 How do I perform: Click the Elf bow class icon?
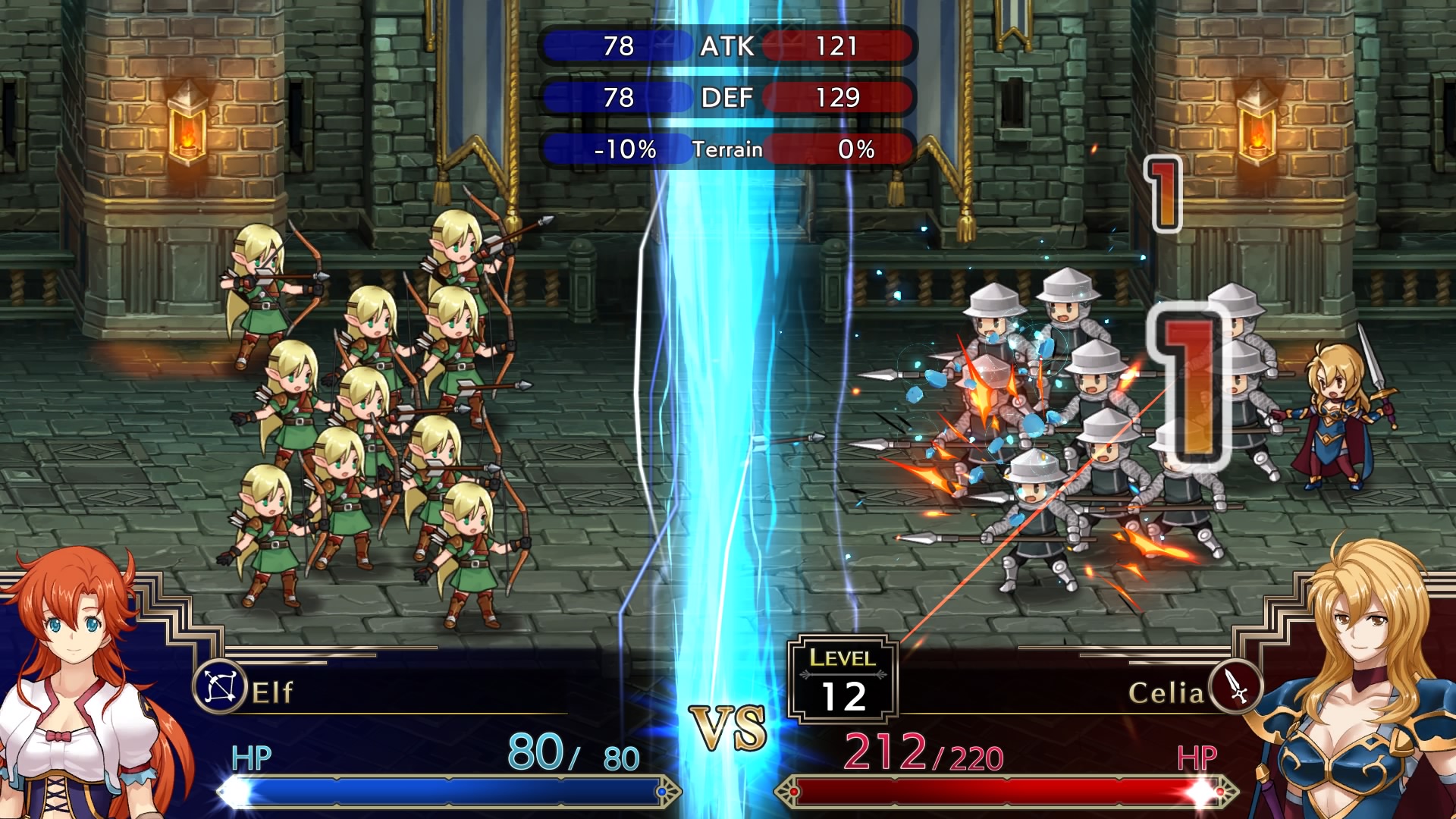pyautogui.click(x=220, y=688)
